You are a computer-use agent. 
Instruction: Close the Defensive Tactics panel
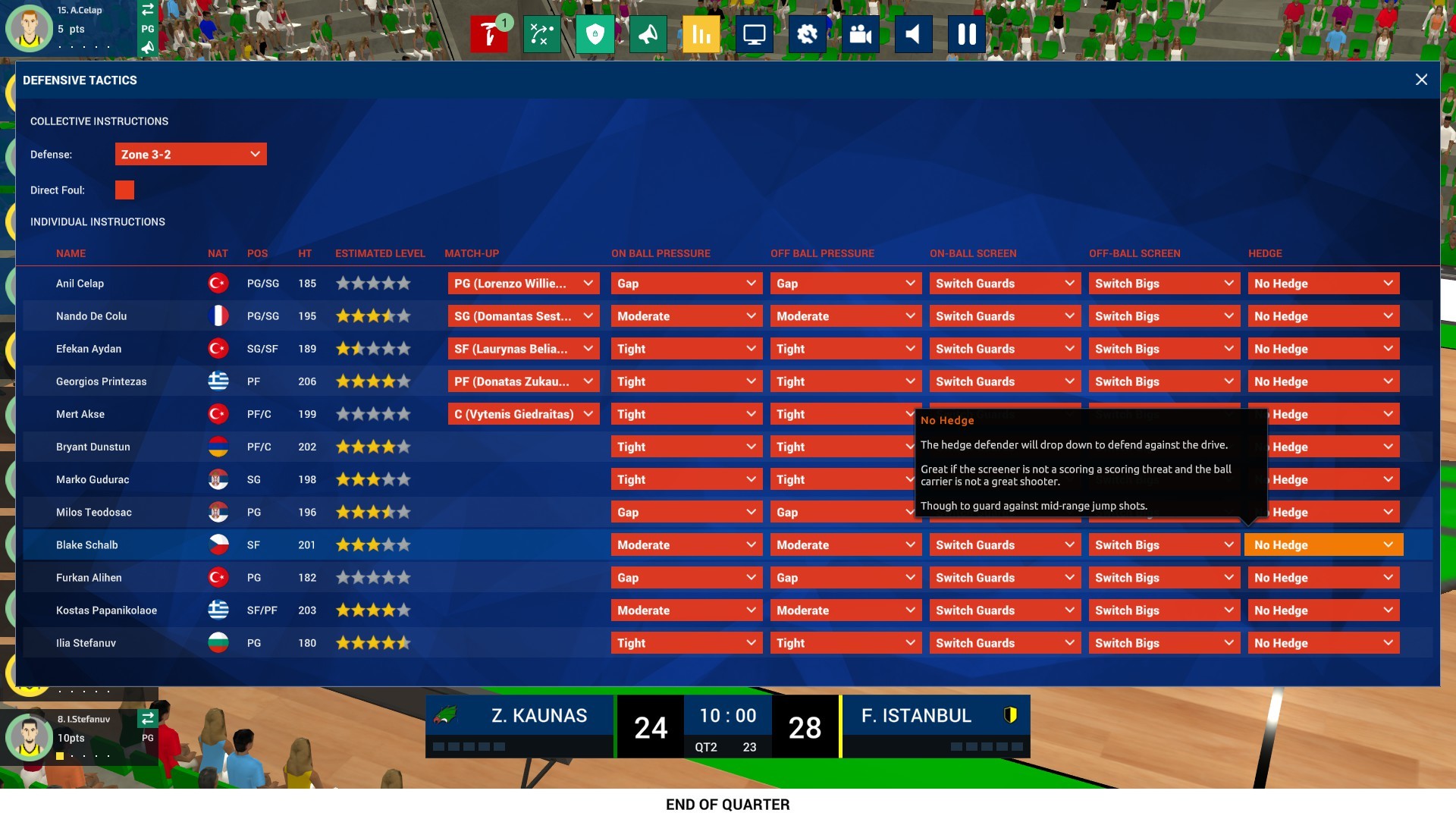click(1422, 80)
